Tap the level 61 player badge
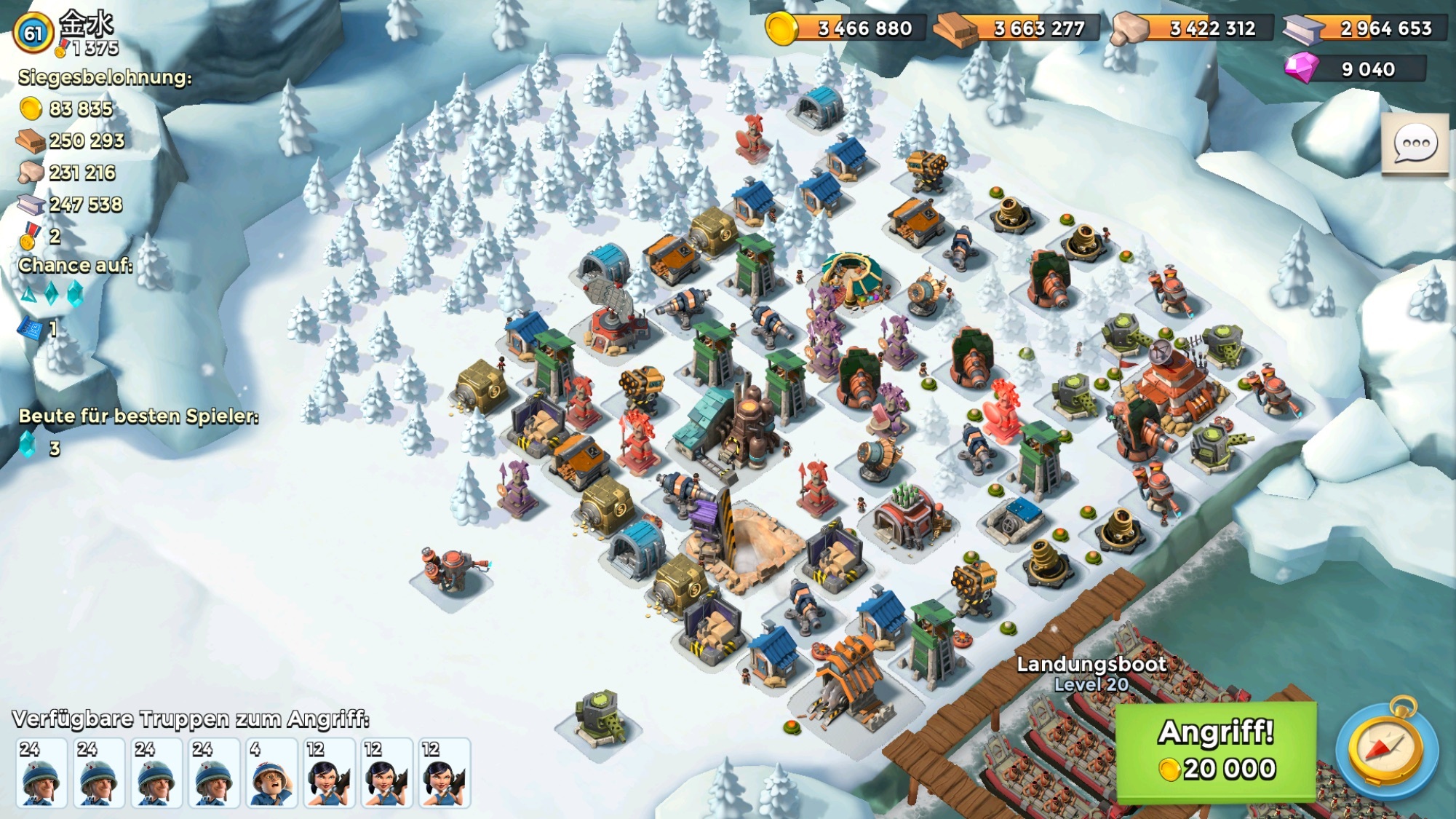The height and width of the screenshot is (819, 1456). (33, 33)
